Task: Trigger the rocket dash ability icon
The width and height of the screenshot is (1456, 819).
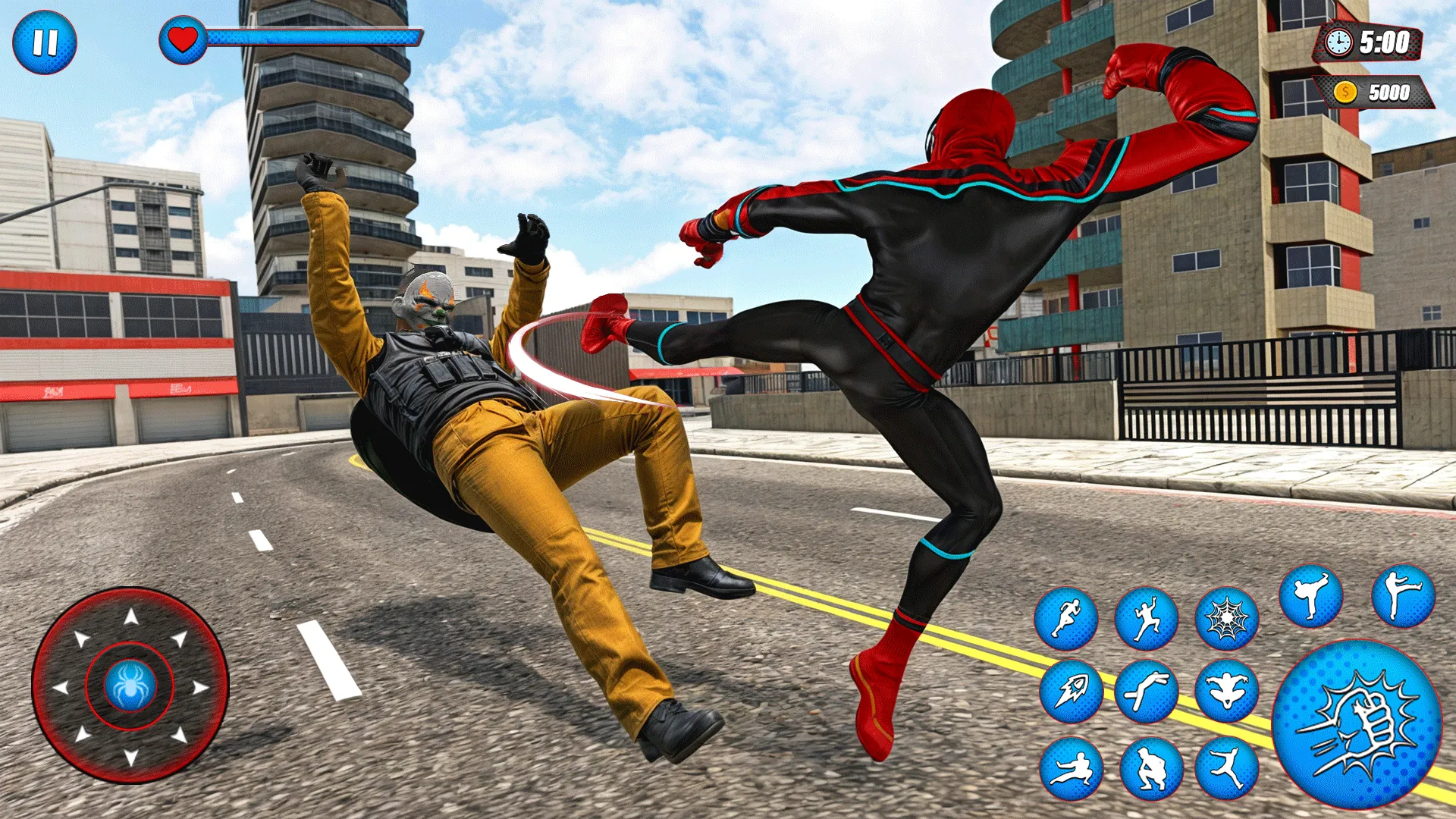Action: point(1073,692)
